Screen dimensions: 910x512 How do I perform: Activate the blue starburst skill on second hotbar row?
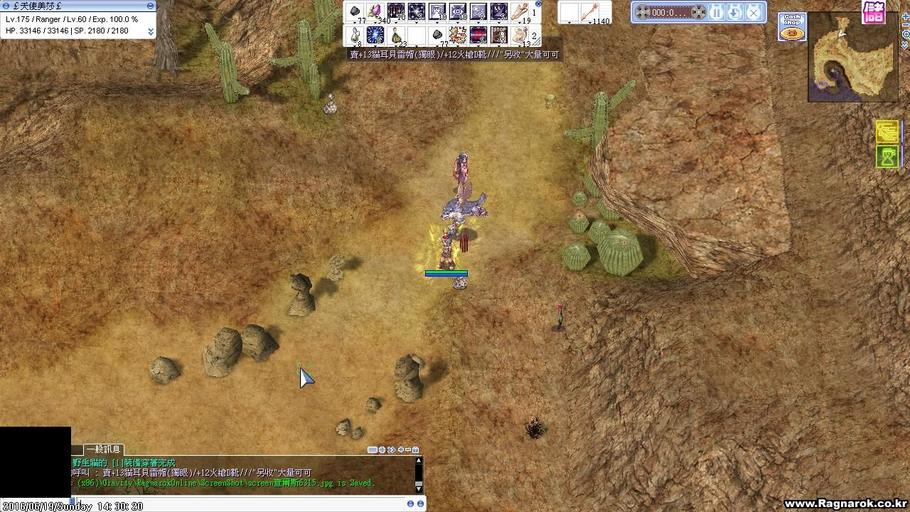(375, 35)
